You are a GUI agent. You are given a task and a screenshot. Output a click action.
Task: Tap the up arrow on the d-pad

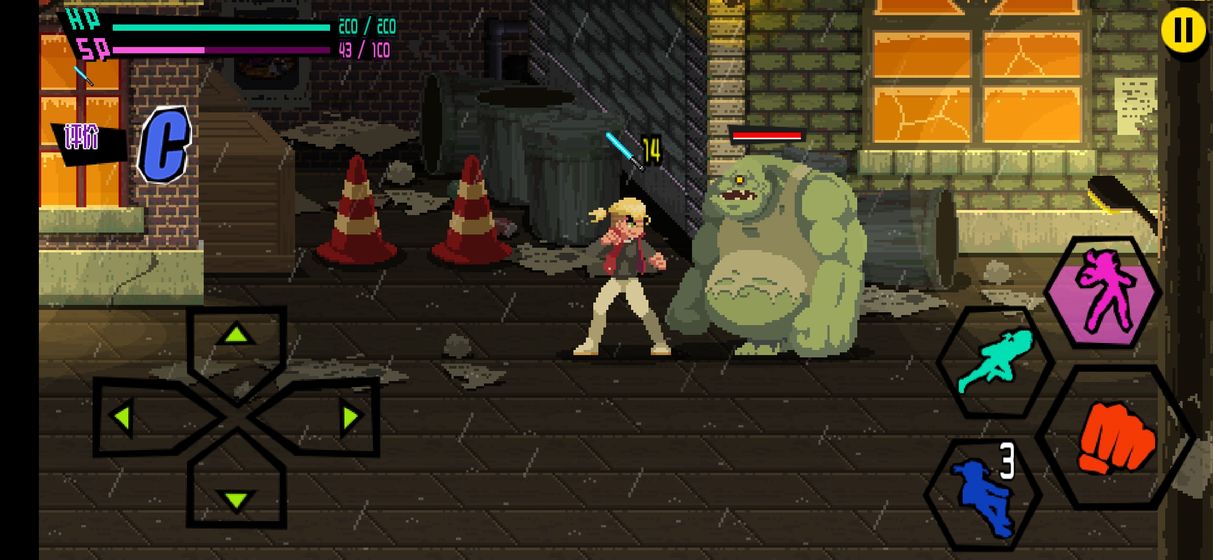point(236,337)
